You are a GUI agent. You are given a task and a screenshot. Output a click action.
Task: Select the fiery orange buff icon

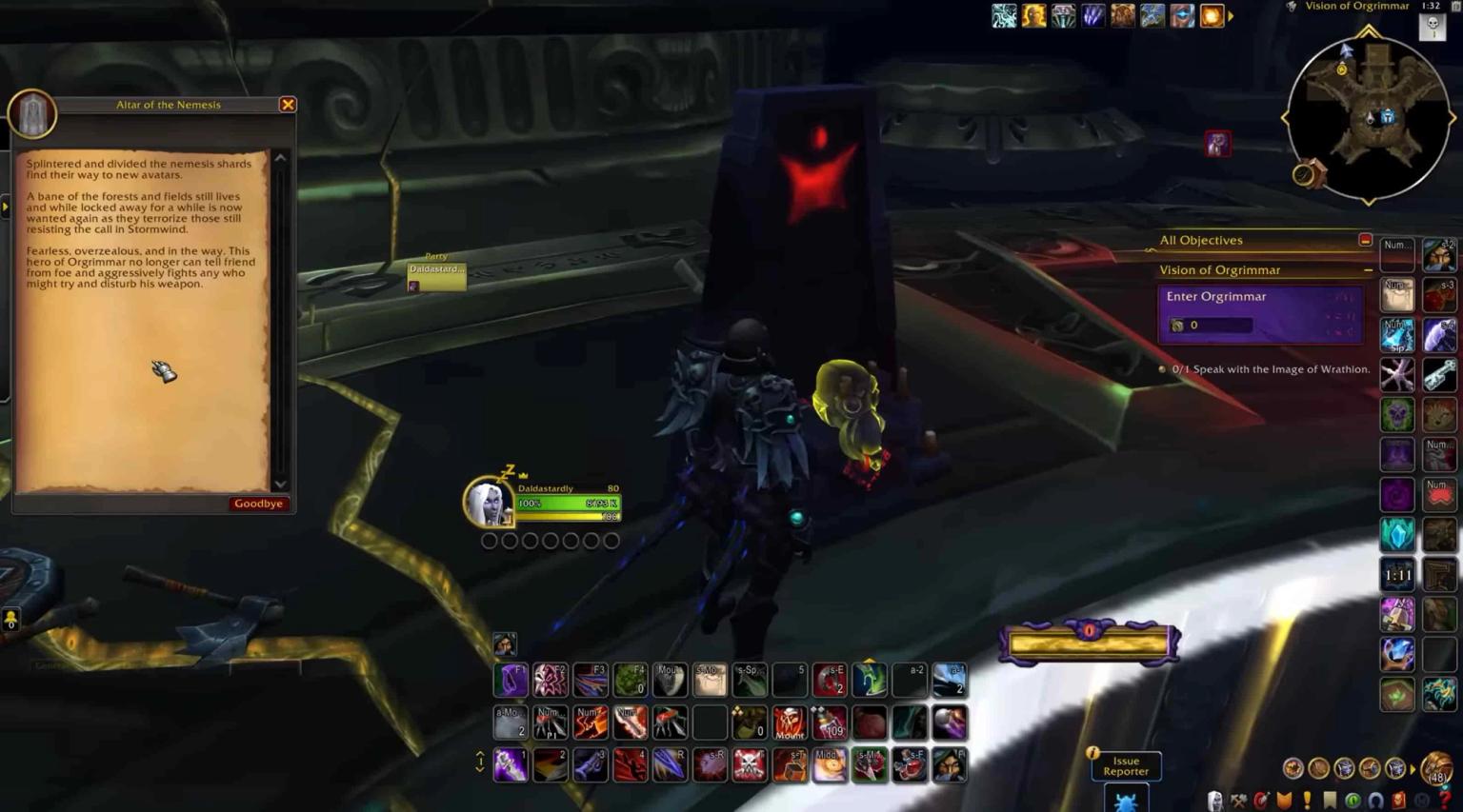pos(1212,15)
